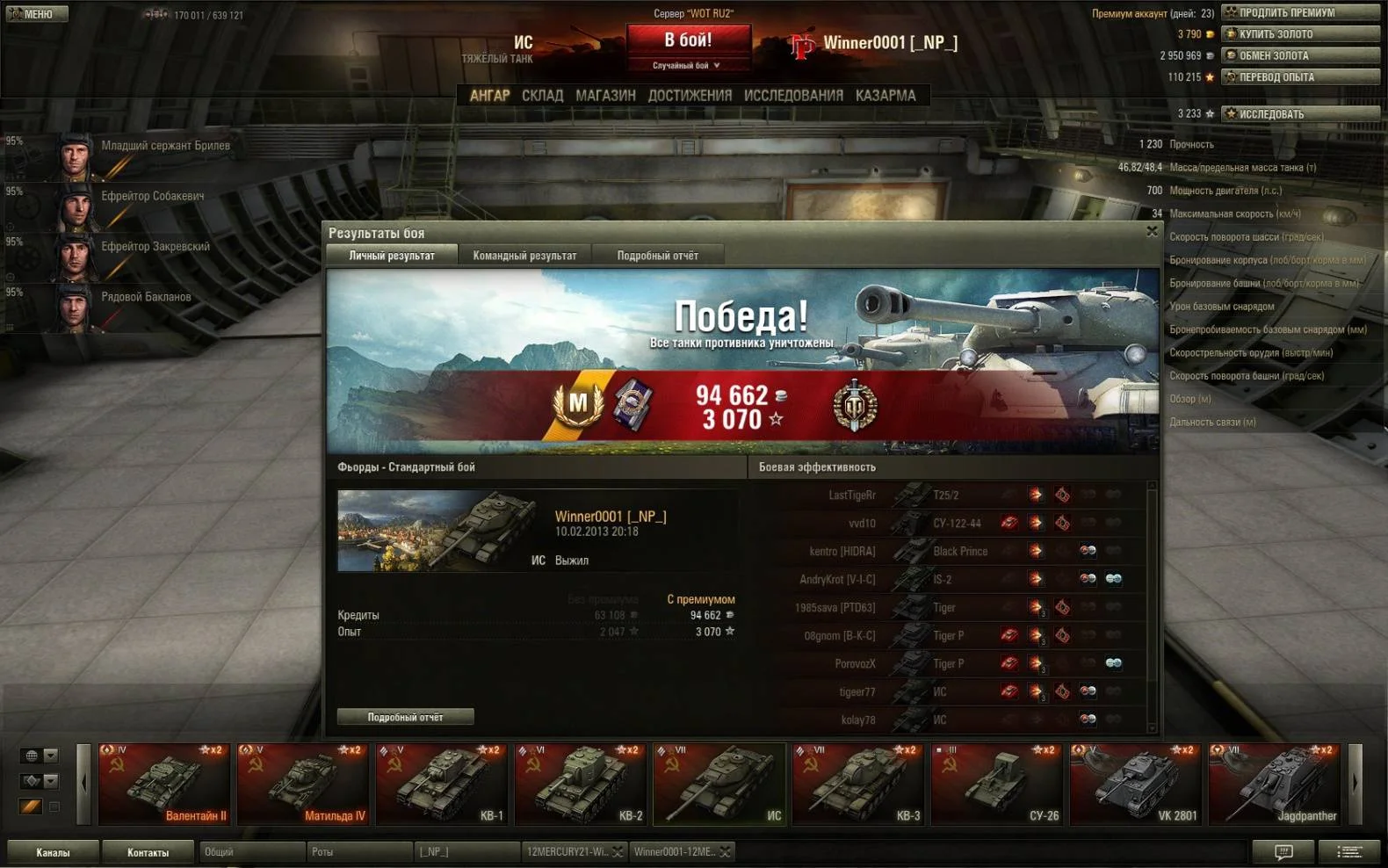1388x868 pixels.
Task: Open the Каналы chat button
Action: click(x=53, y=852)
